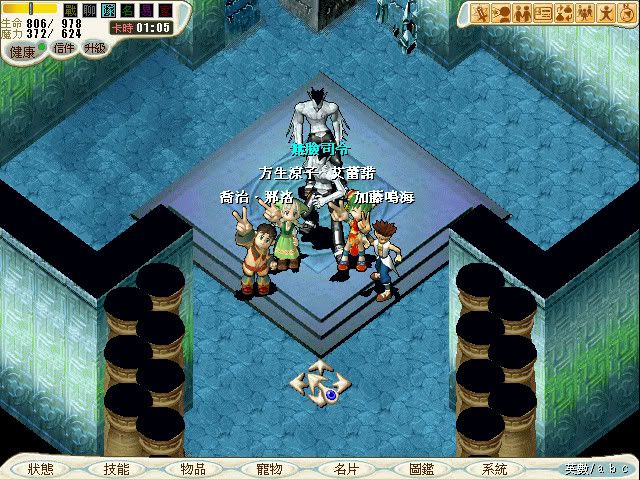Toggle the 隊 team mode icon

tap(107, 9)
